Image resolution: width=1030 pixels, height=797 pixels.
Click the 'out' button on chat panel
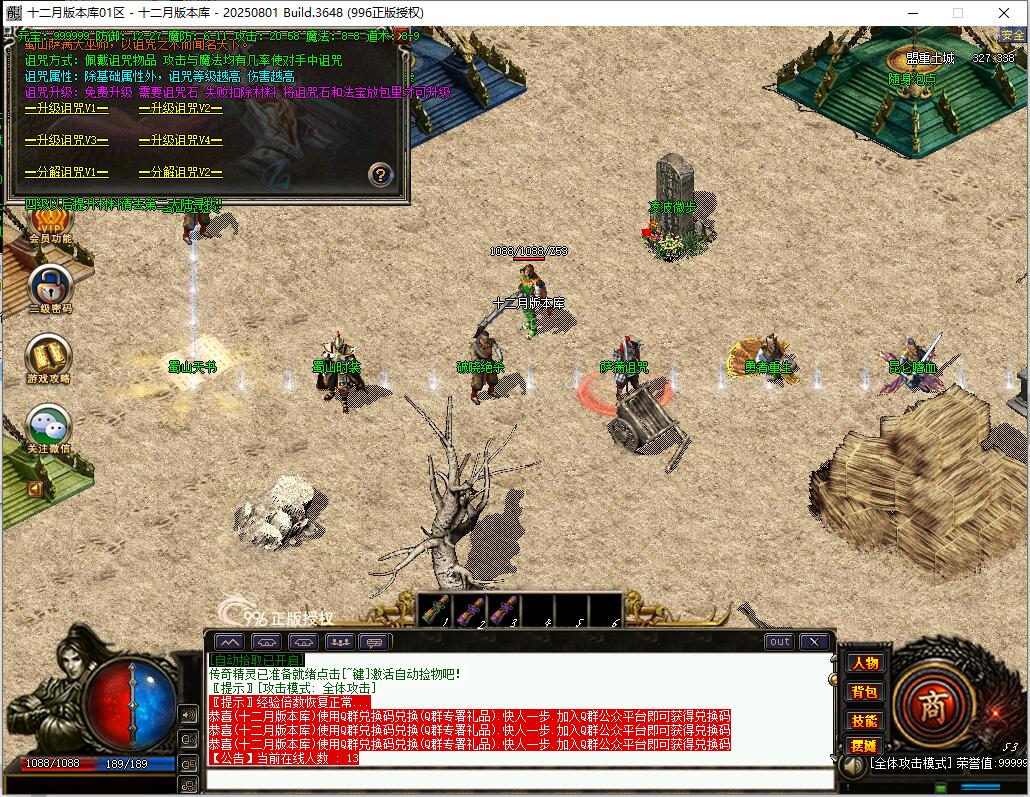(x=779, y=642)
